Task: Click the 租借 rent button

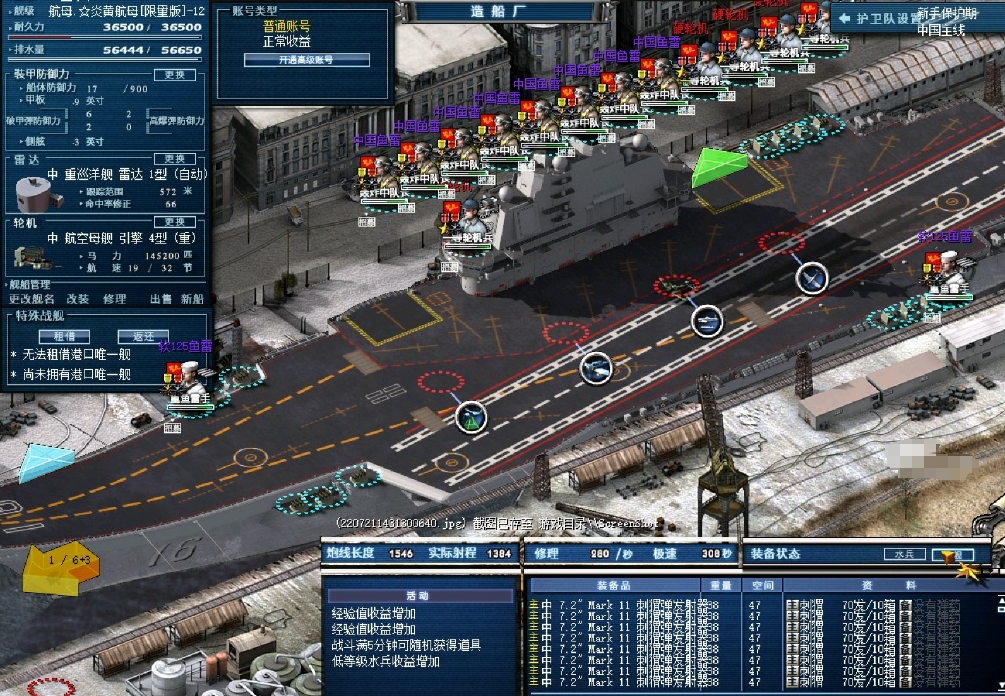Action: [x=65, y=336]
